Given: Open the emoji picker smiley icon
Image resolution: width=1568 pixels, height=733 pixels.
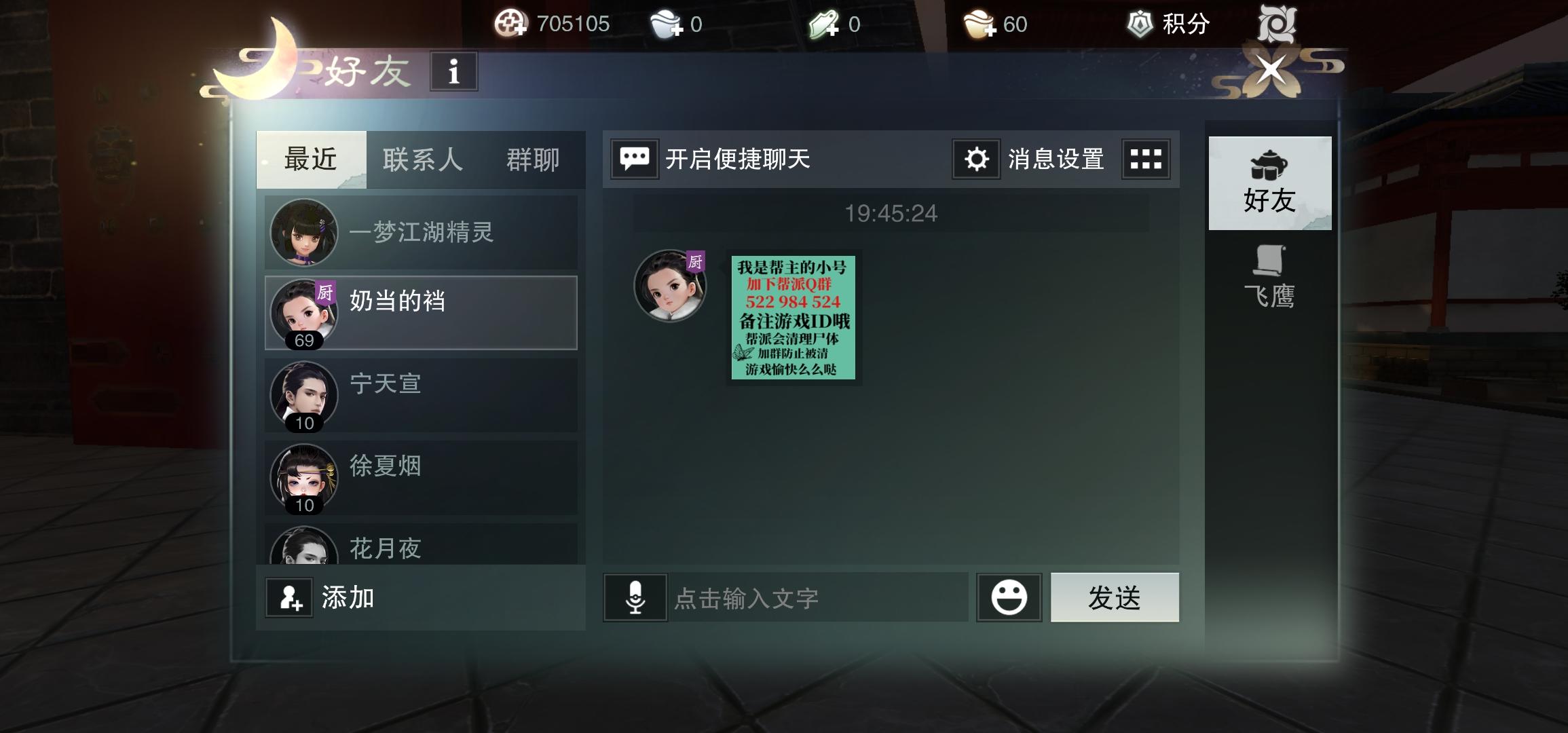Looking at the screenshot, I should [x=1009, y=597].
